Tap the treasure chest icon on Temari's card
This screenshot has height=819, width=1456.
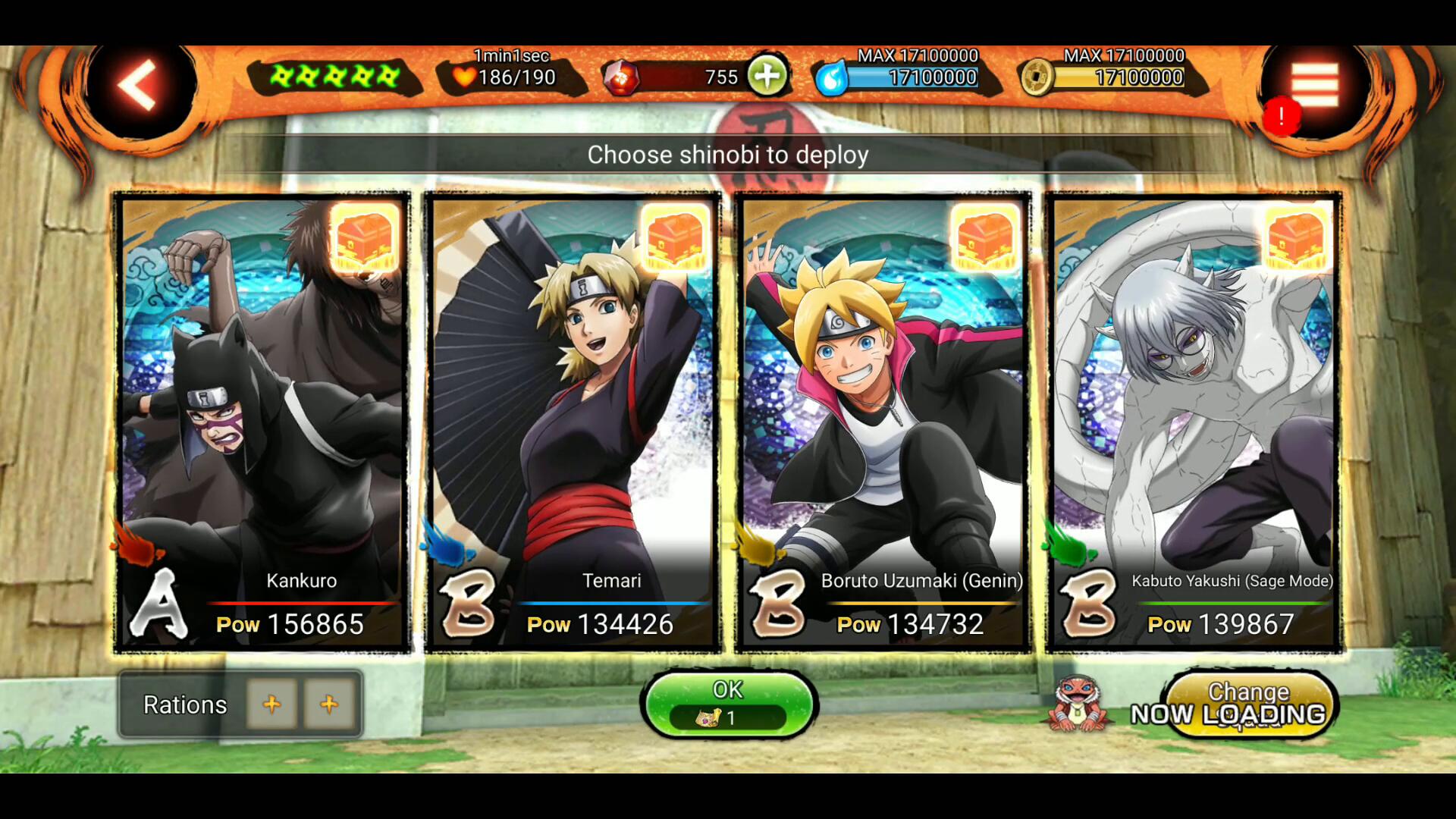pyautogui.click(x=675, y=238)
